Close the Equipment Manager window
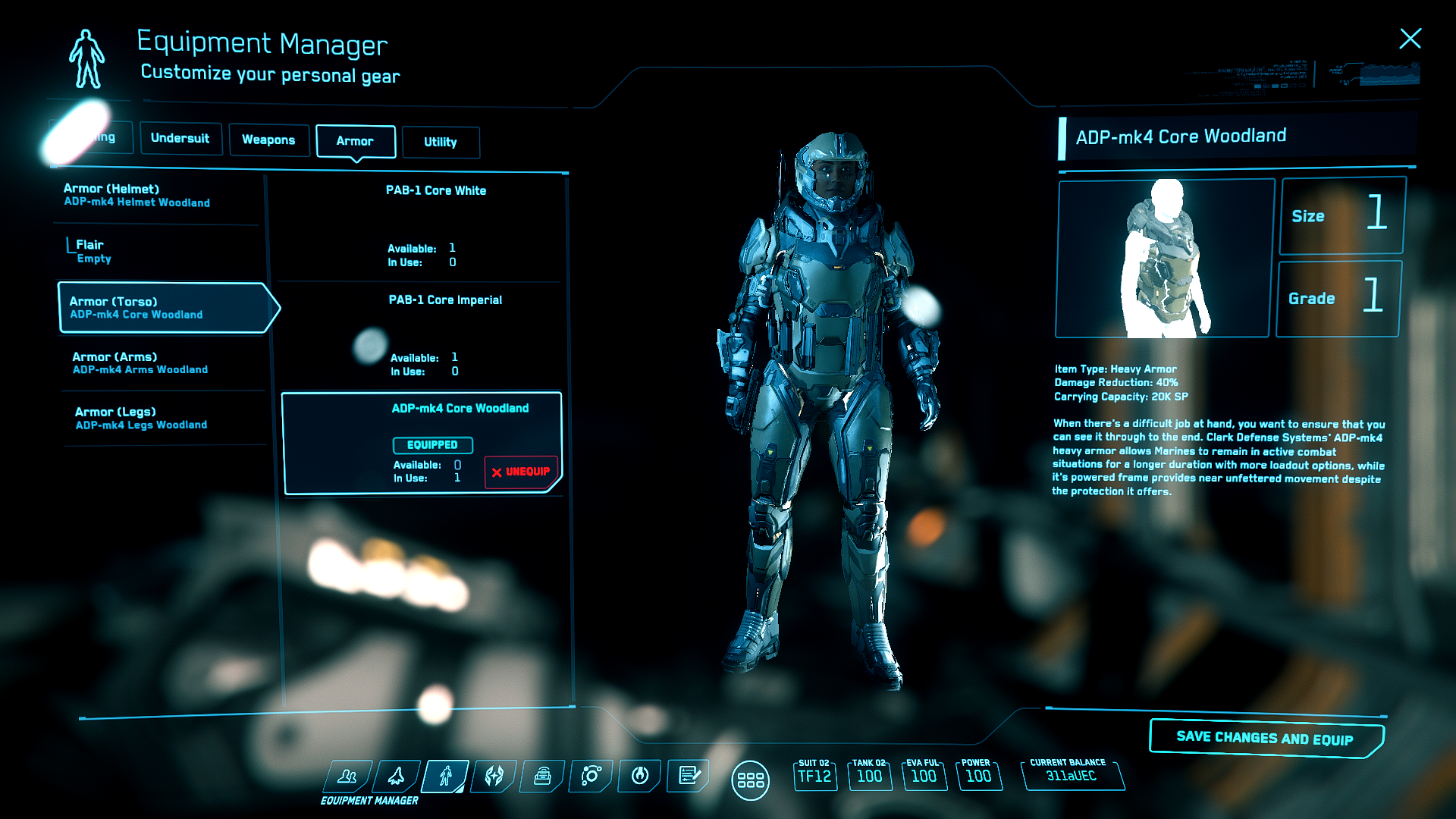Screen dimensions: 1456x819 pos(1410,39)
